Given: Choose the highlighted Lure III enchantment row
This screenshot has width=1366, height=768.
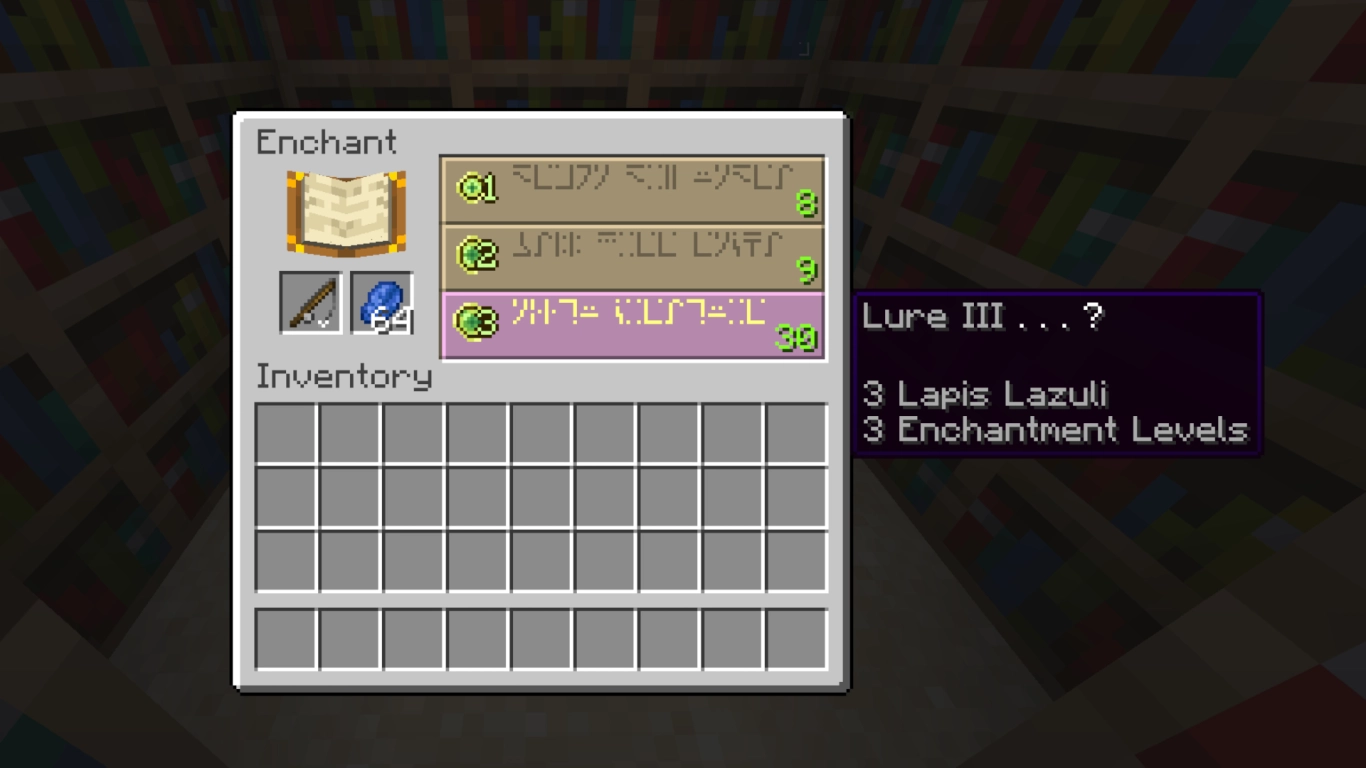Looking at the screenshot, I should point(632,322).
